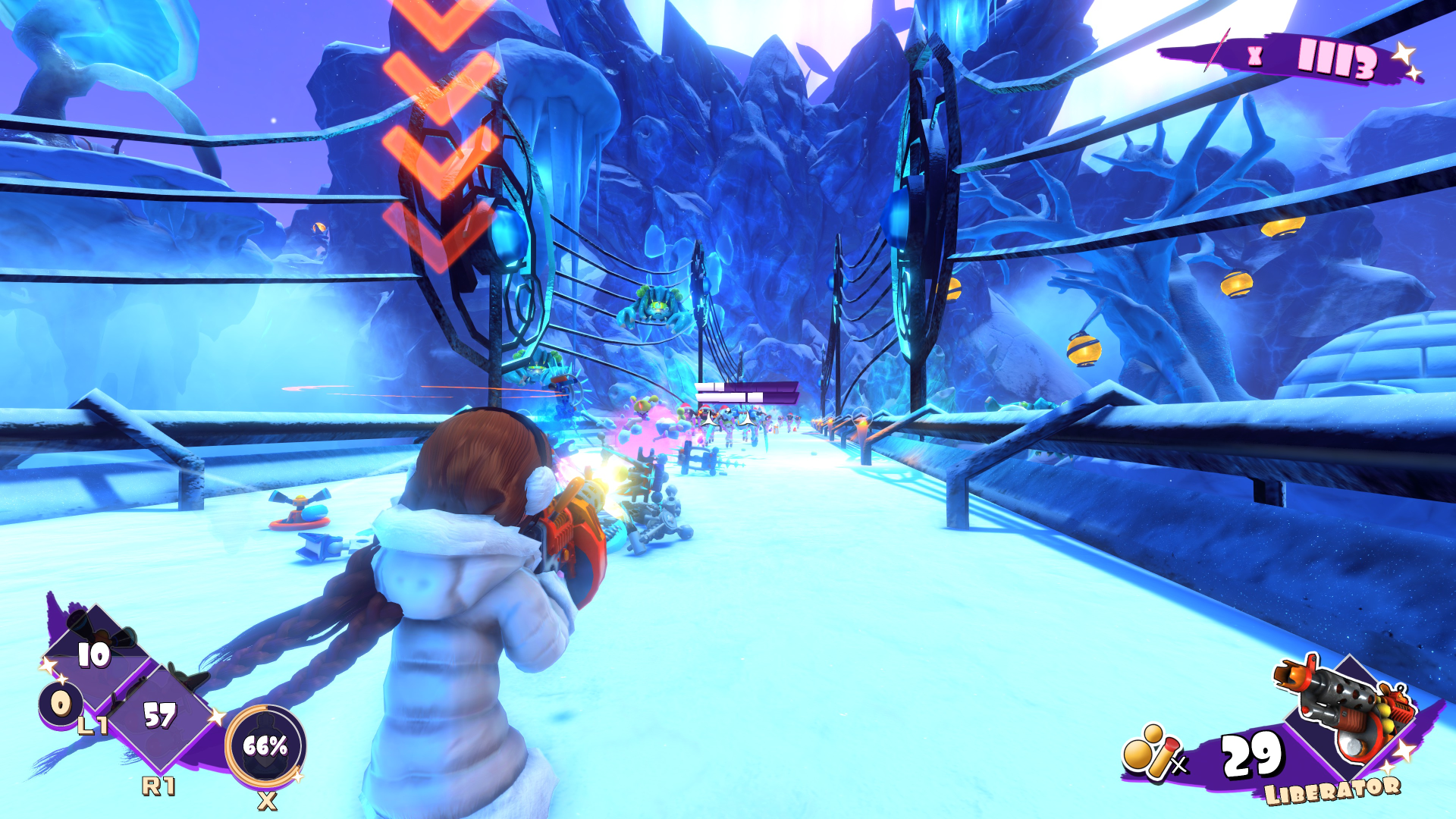Click the foam dart ammo icon
Screen dimensions: 1456x819
pyautogui.click(x=1151, y=752)
